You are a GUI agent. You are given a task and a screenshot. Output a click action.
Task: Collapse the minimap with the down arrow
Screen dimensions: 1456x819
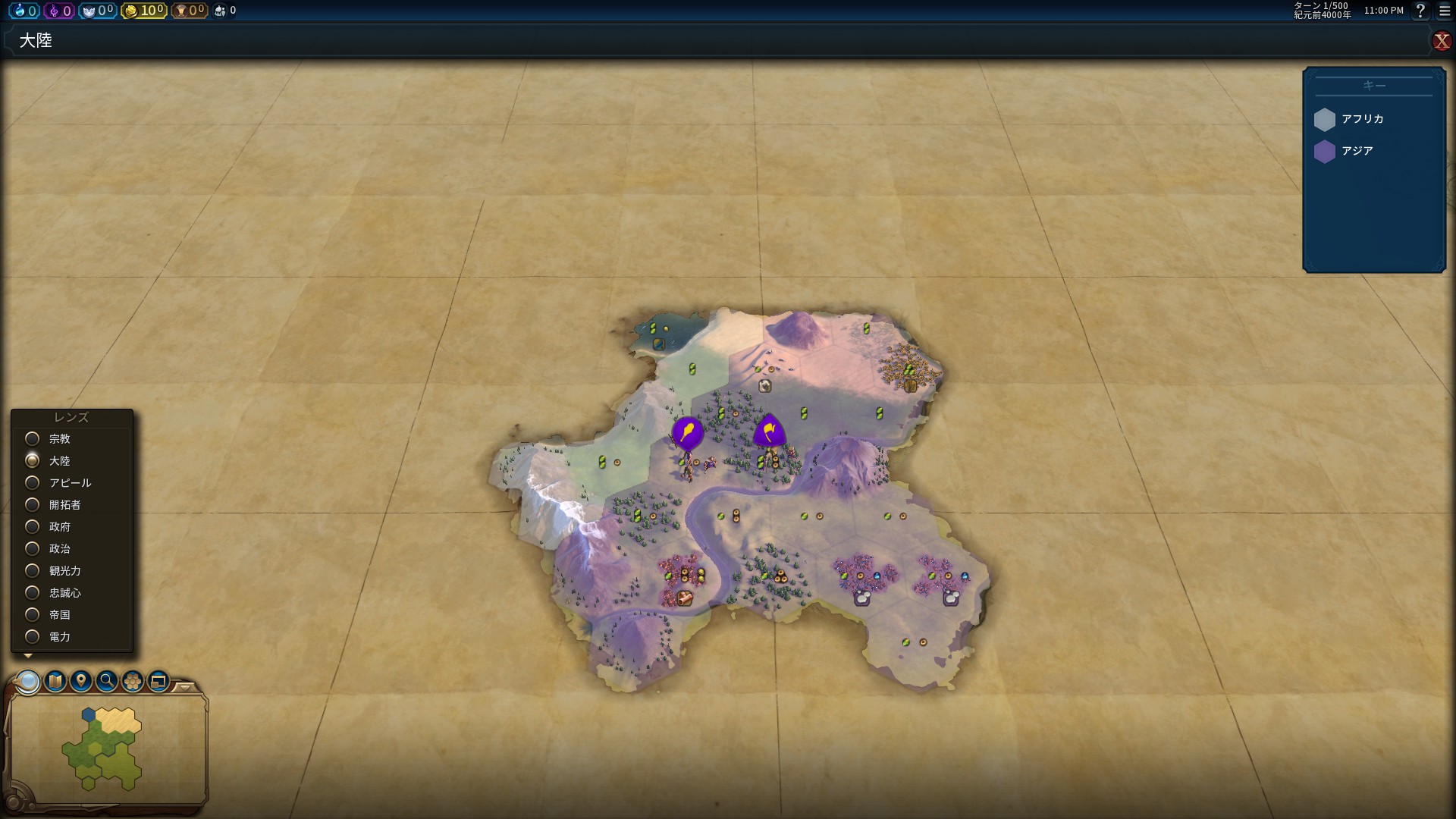[184, 686]
